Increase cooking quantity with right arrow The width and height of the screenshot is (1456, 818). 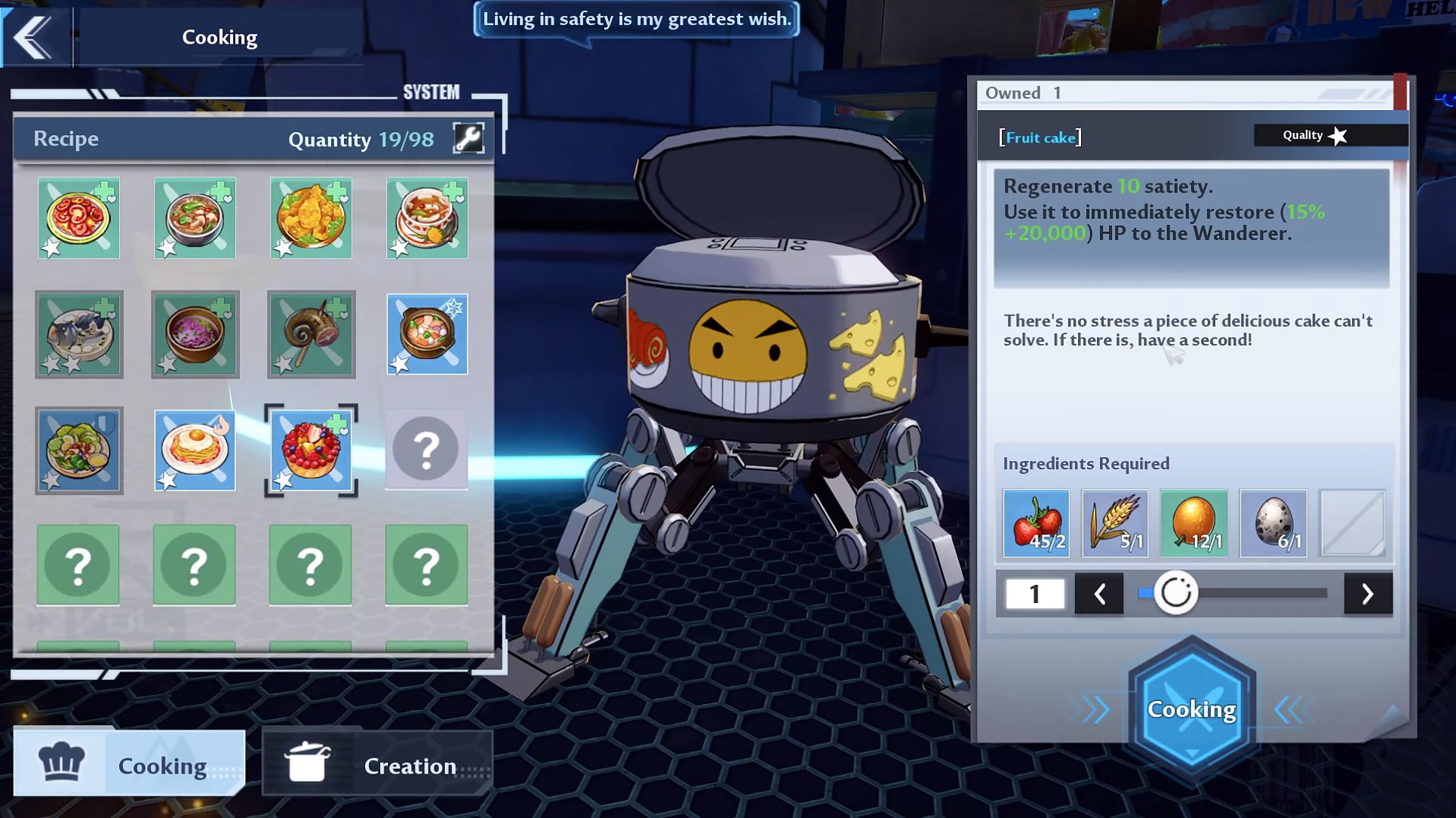pyautogui.click(x=1368, y=594)
